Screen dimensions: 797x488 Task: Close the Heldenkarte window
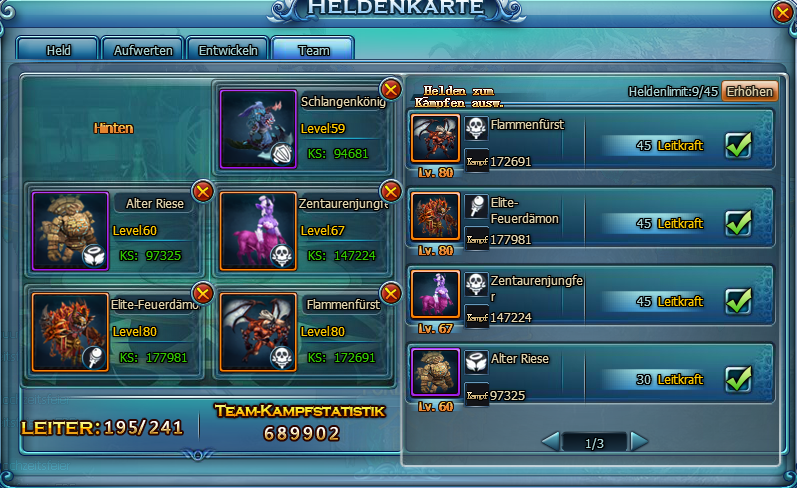[783, 12]
